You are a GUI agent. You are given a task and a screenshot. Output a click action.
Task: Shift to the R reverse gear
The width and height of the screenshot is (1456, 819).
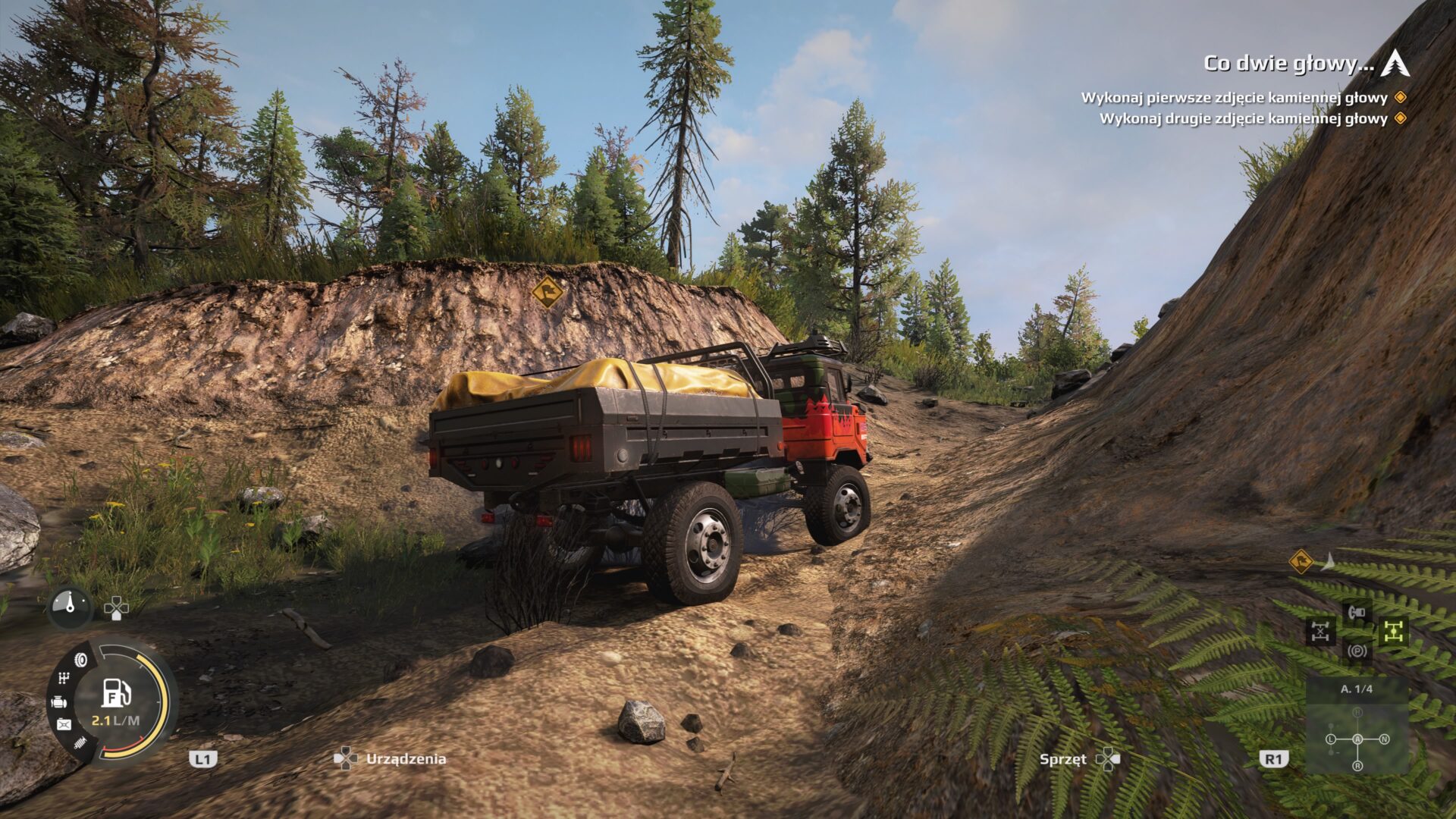coord(1357,766)
